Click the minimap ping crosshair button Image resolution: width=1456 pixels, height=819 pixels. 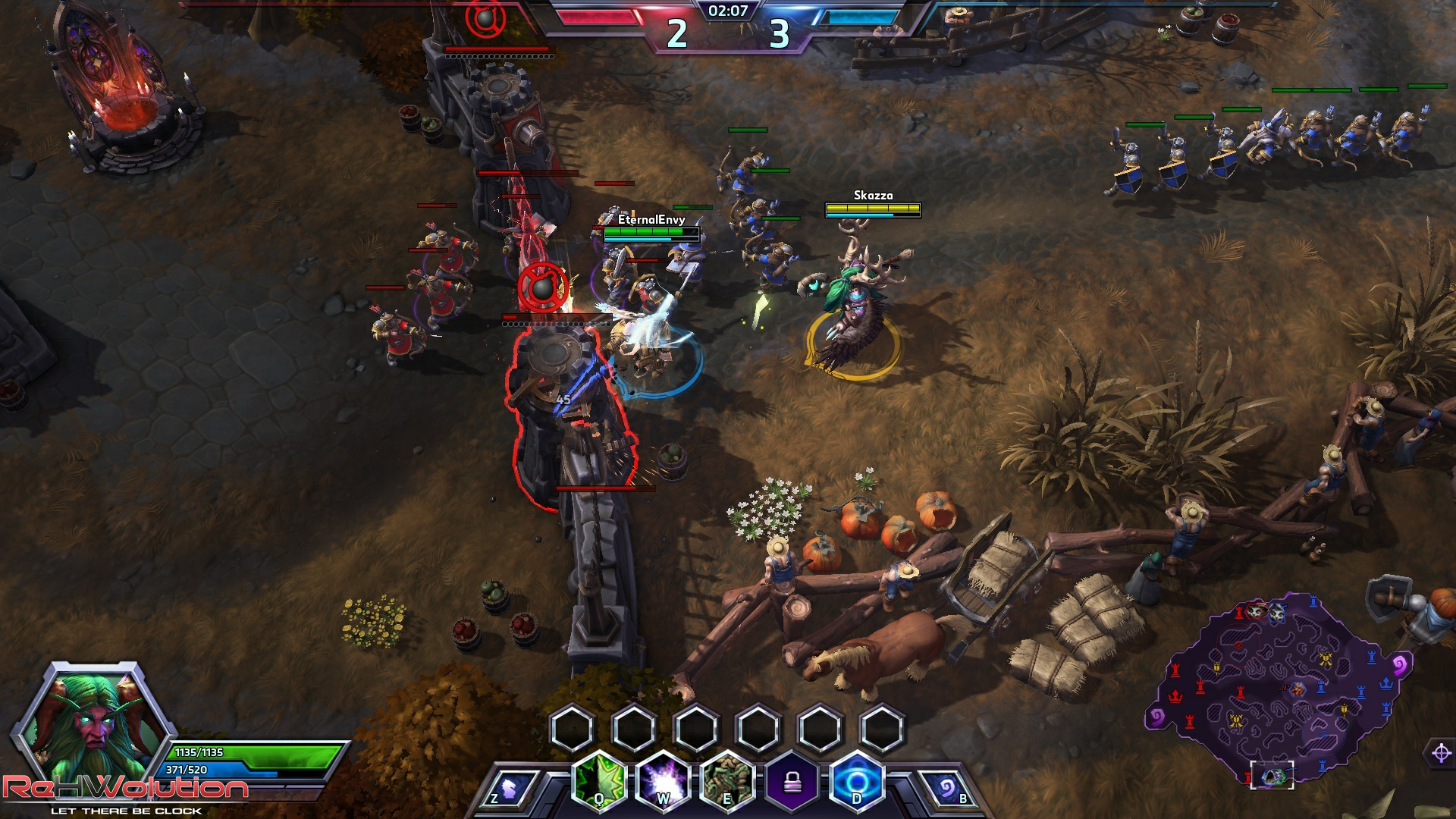(x=1442, y=753)
